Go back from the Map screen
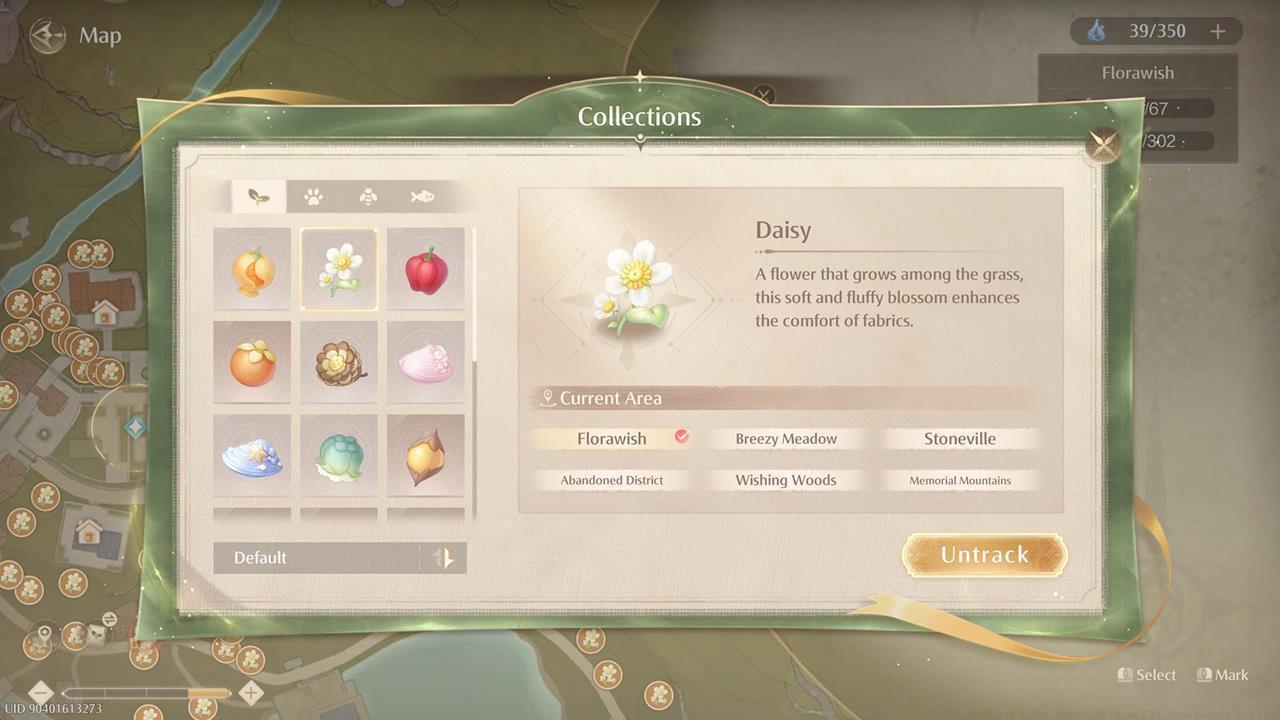The image size is (1280, 720). pyautogui.click(x=47, y=36)
